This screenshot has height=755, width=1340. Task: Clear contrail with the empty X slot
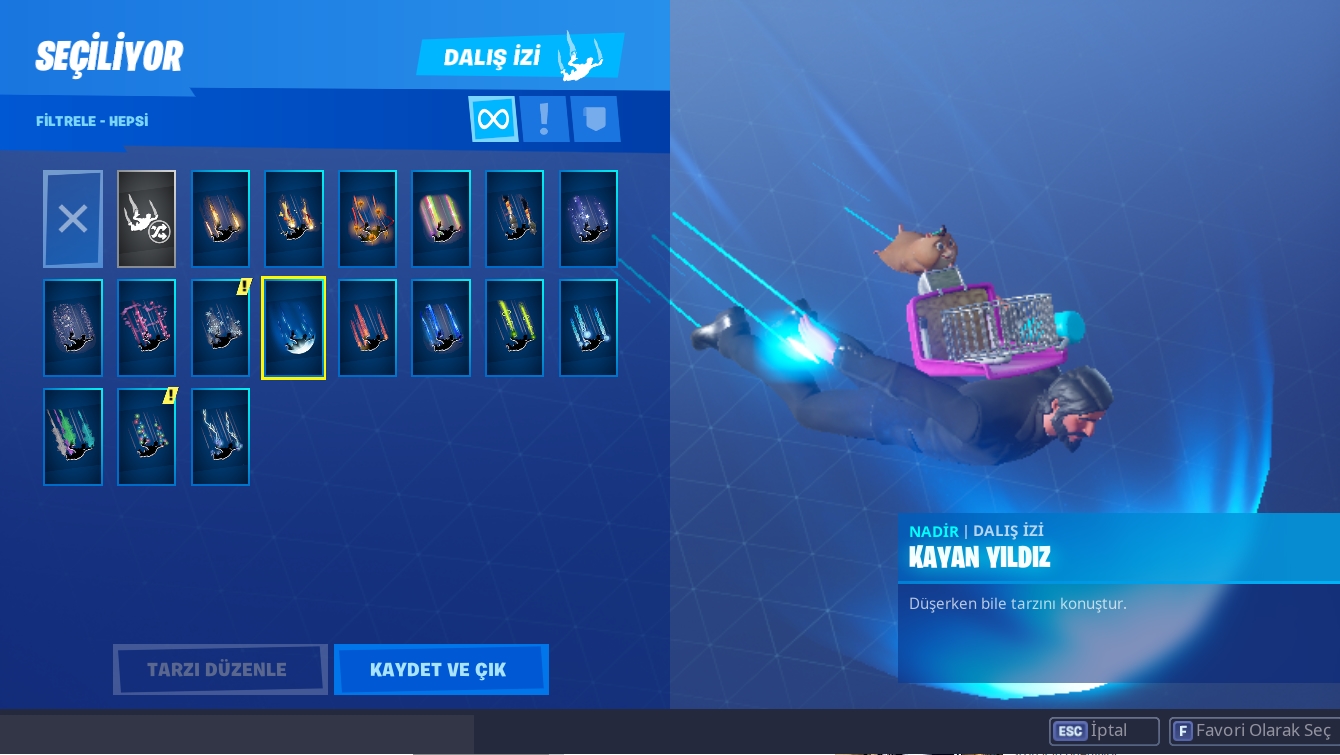(73, 219)
